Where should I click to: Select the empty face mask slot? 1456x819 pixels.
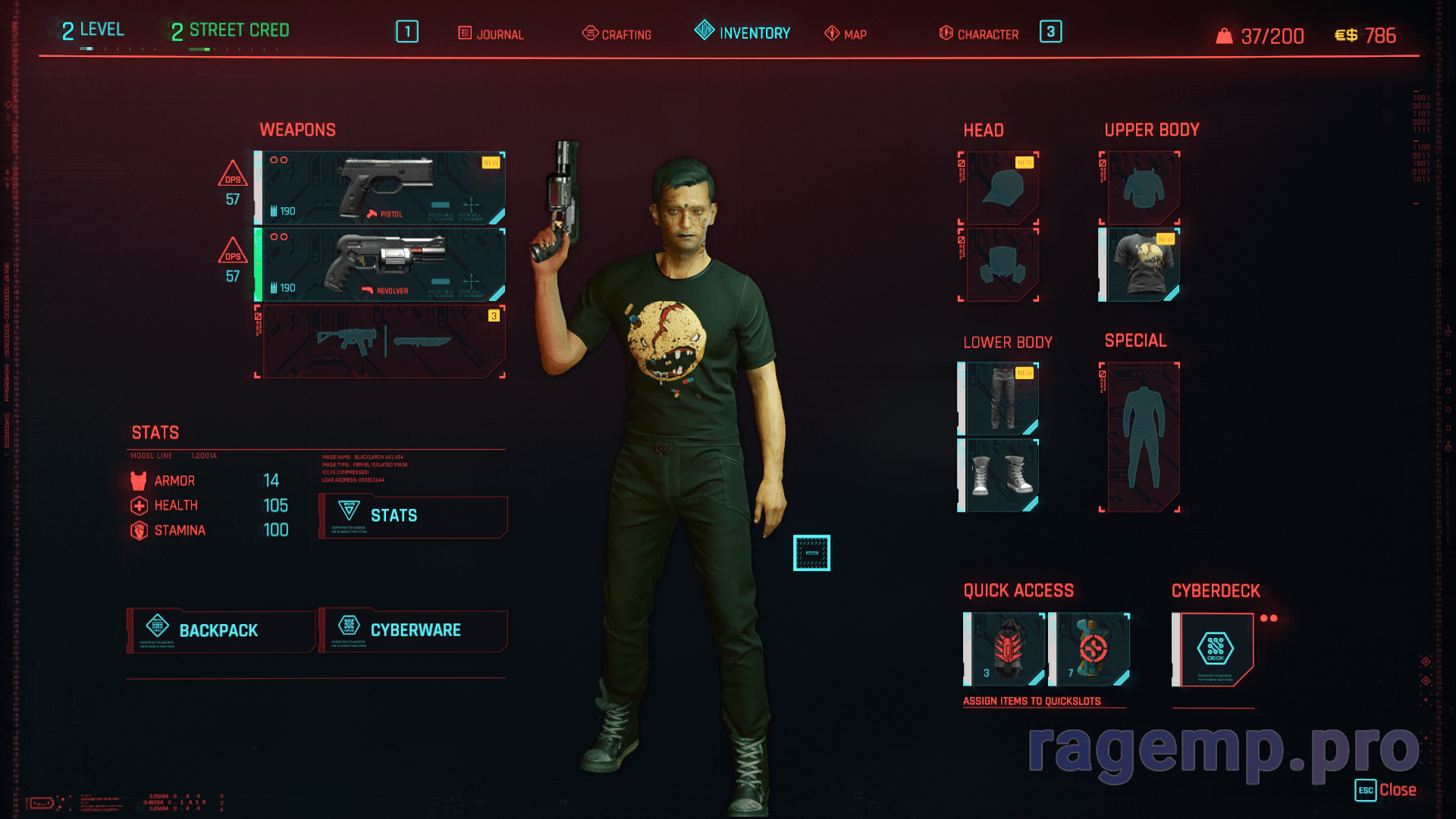(1002, 265)
